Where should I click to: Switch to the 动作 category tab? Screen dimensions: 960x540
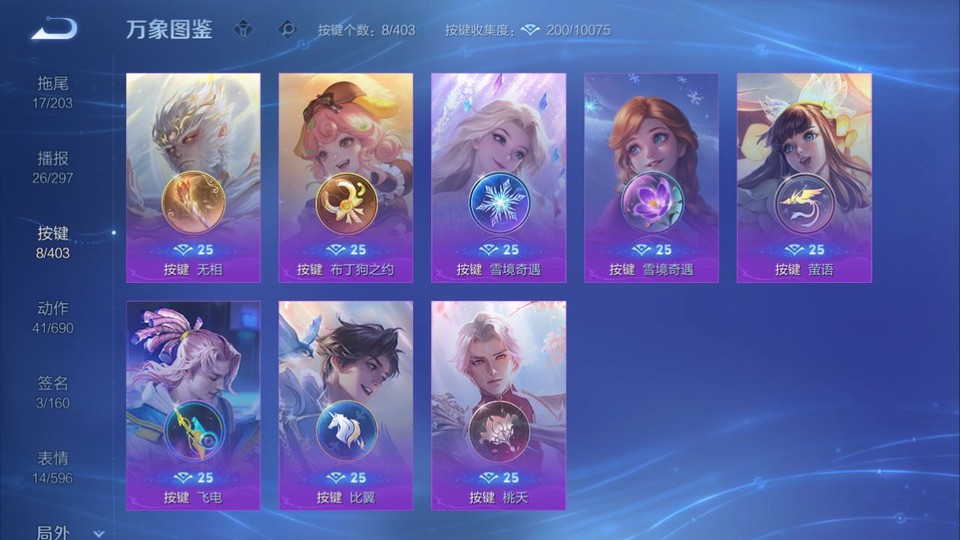coord(53,316)
